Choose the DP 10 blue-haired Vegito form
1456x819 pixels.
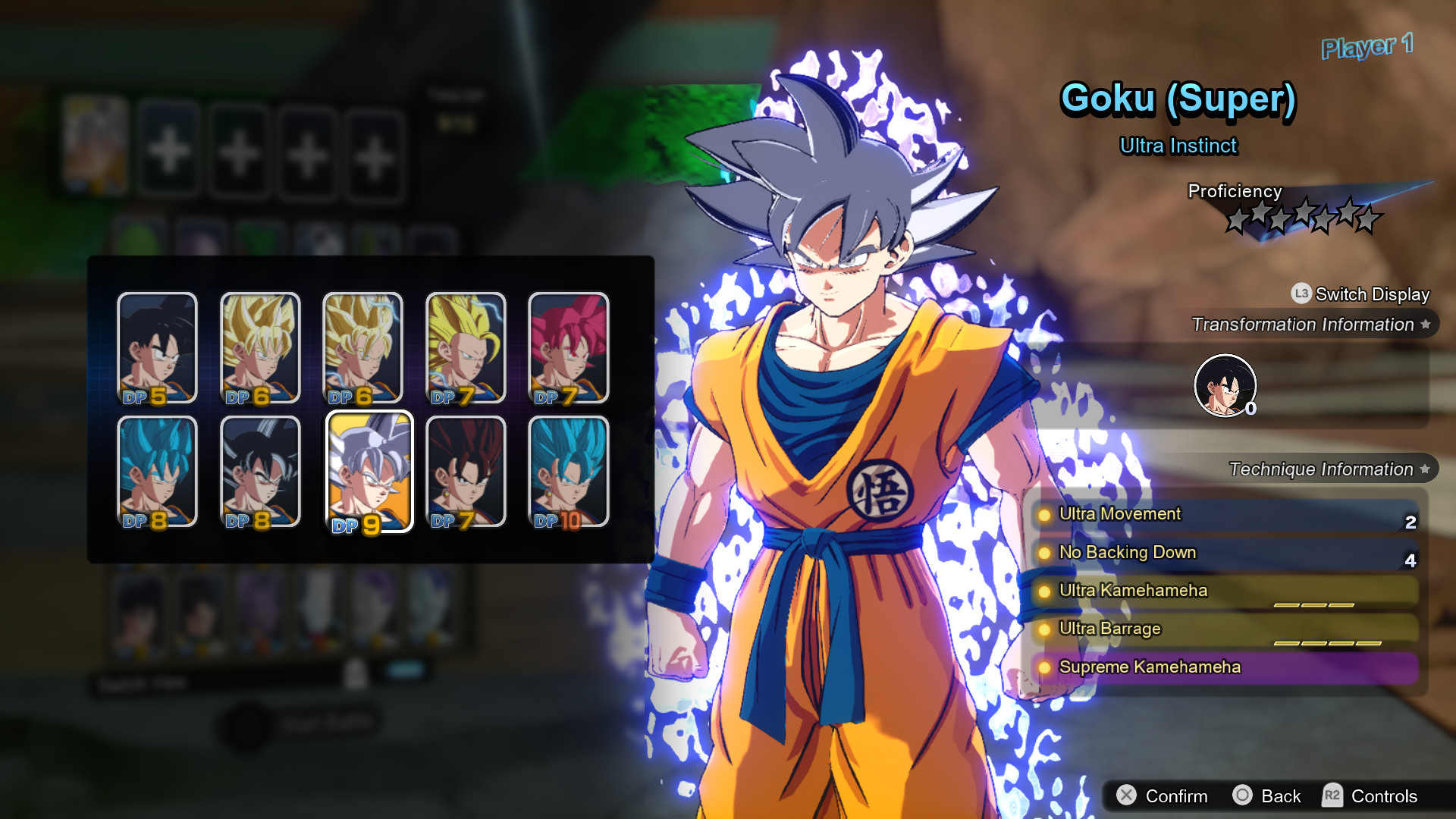click(569, 470)
